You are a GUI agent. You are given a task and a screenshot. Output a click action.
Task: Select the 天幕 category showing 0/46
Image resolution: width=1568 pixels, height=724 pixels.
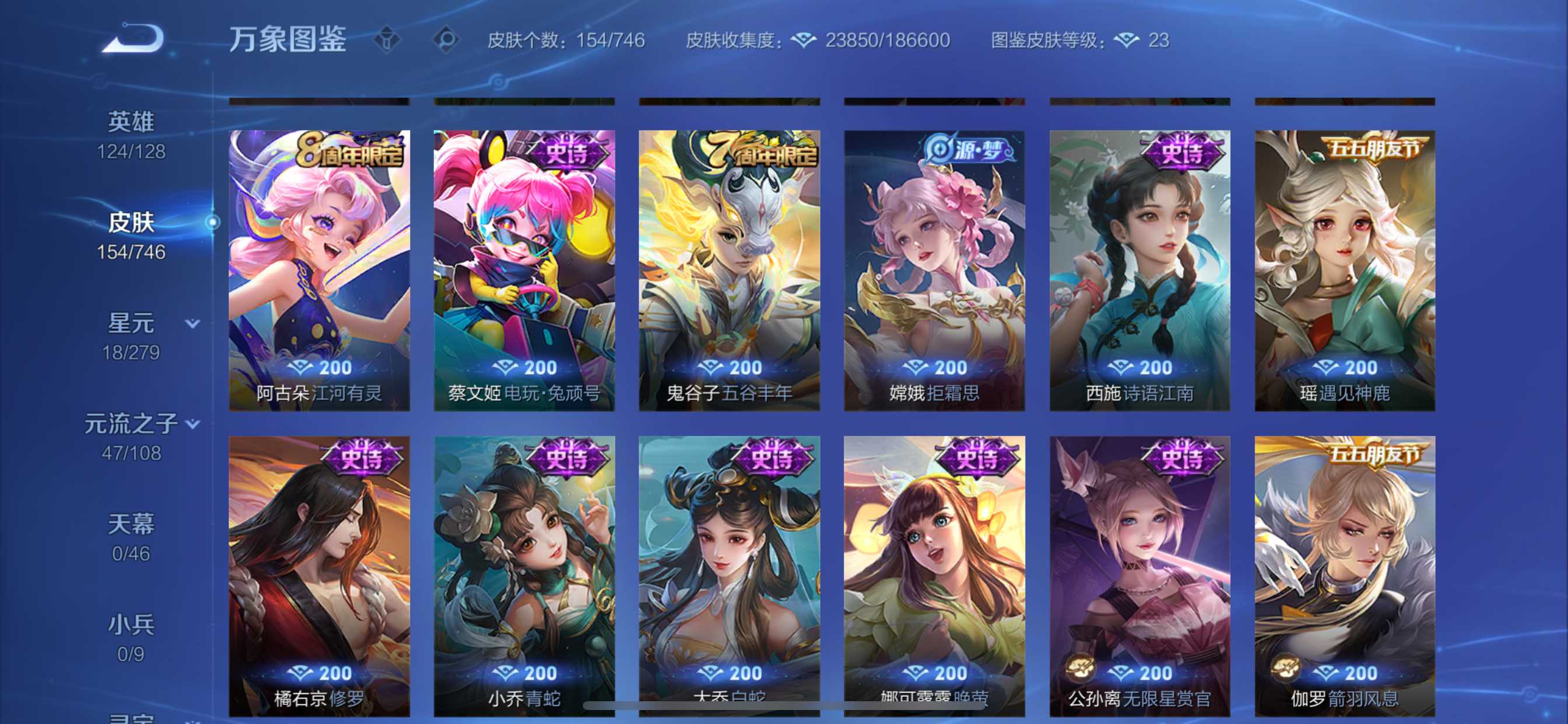pos(129,523)
